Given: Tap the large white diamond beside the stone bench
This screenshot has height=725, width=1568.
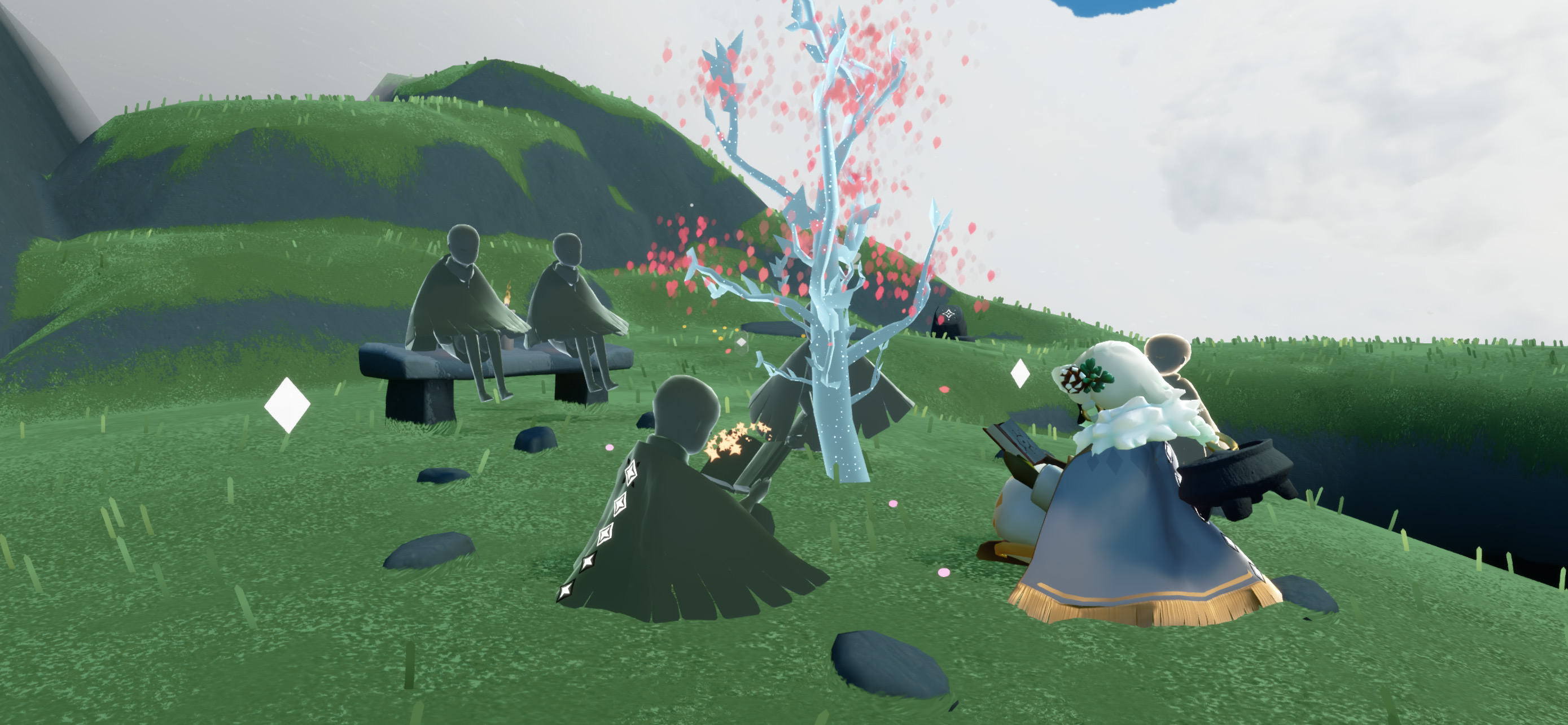Looking at the screenshot, I should [x=287, y=405].
